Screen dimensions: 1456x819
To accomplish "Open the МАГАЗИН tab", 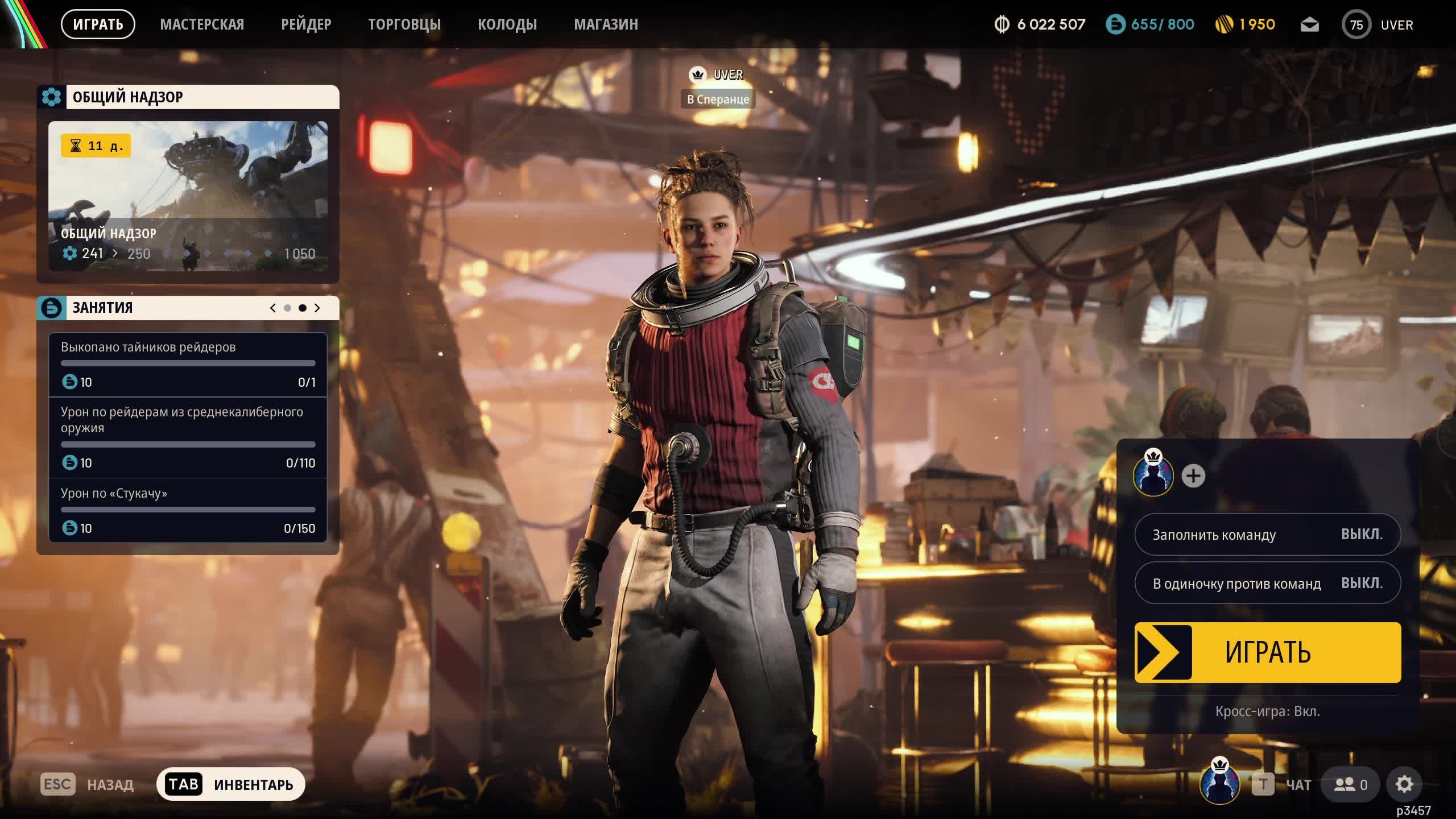I will pos(606,24).
